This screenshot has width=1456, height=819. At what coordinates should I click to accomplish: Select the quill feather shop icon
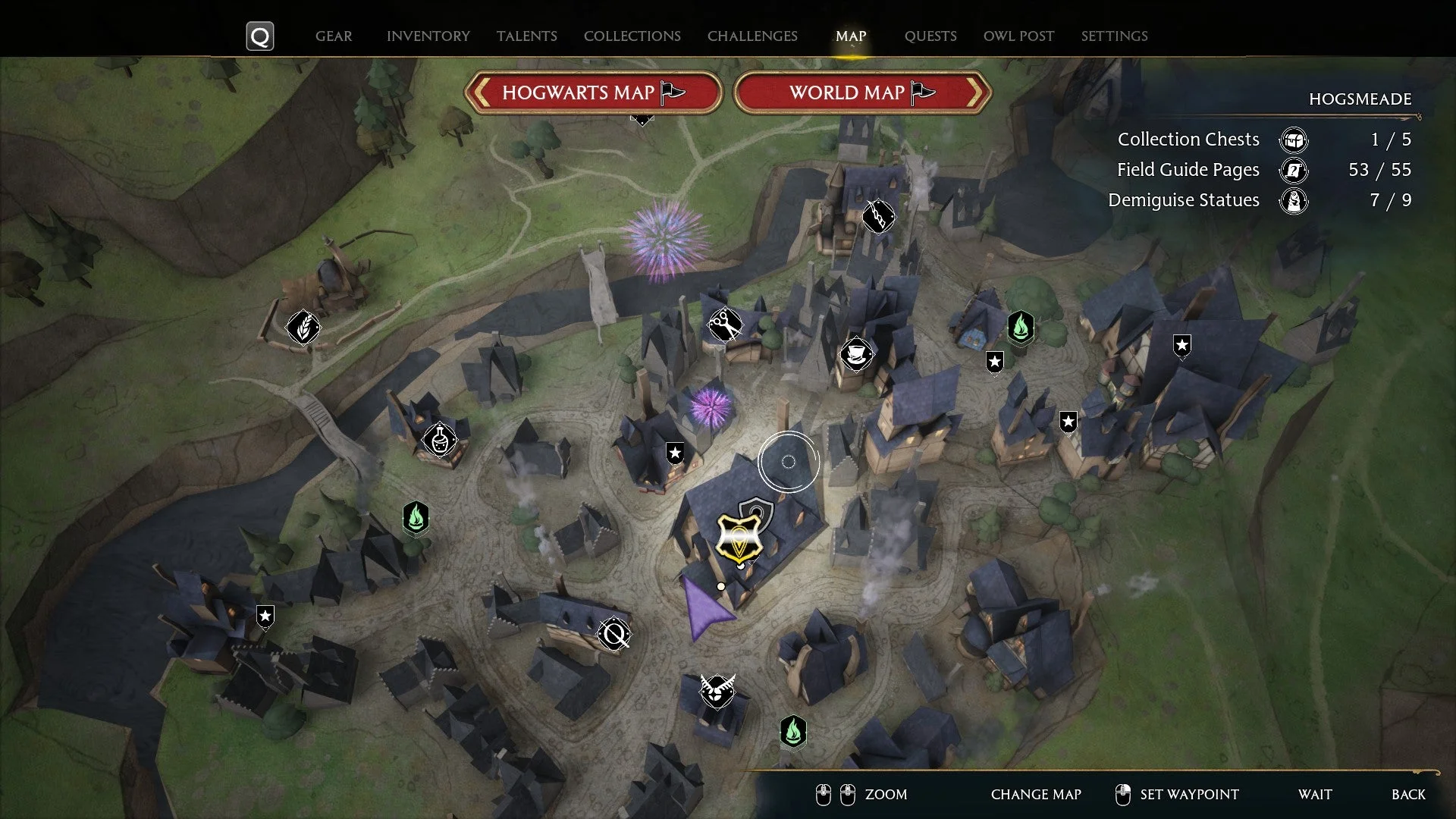[302, 327]
